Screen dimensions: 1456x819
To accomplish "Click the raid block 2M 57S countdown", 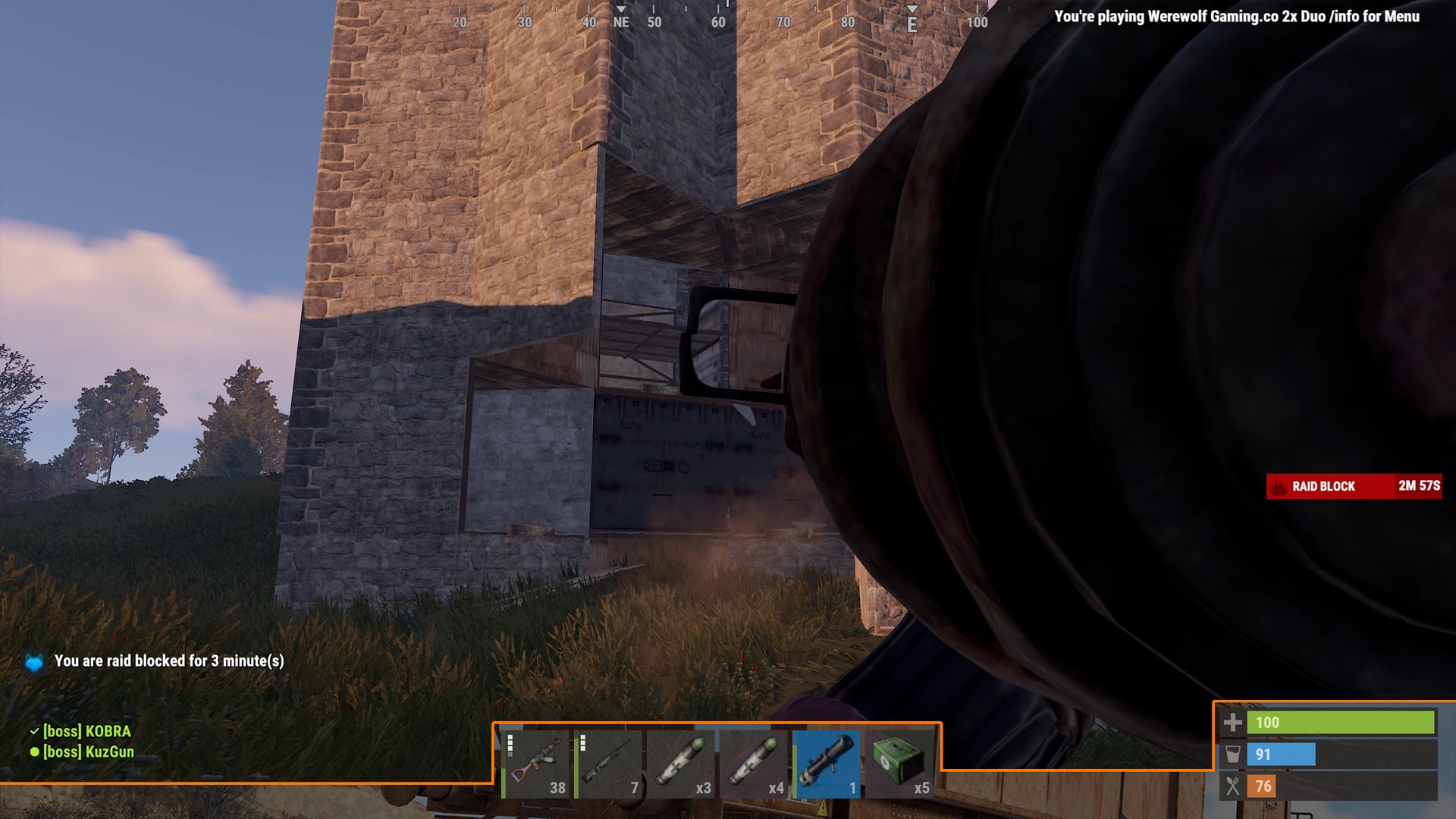I will [x=1420, y=486].
